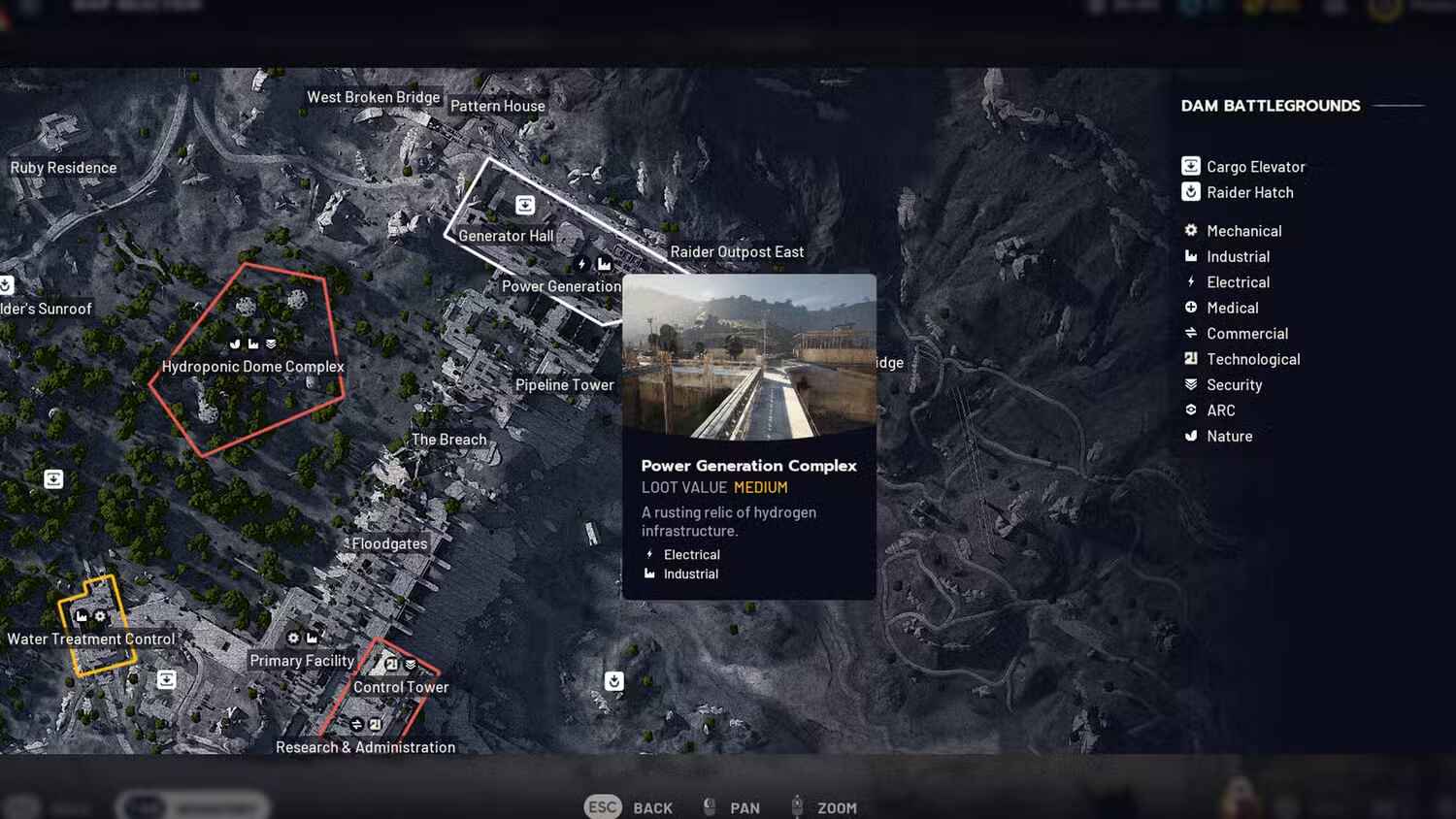
Task: Click the lightning icon near Power Generation Complex
Action: [x=582, y=263]
